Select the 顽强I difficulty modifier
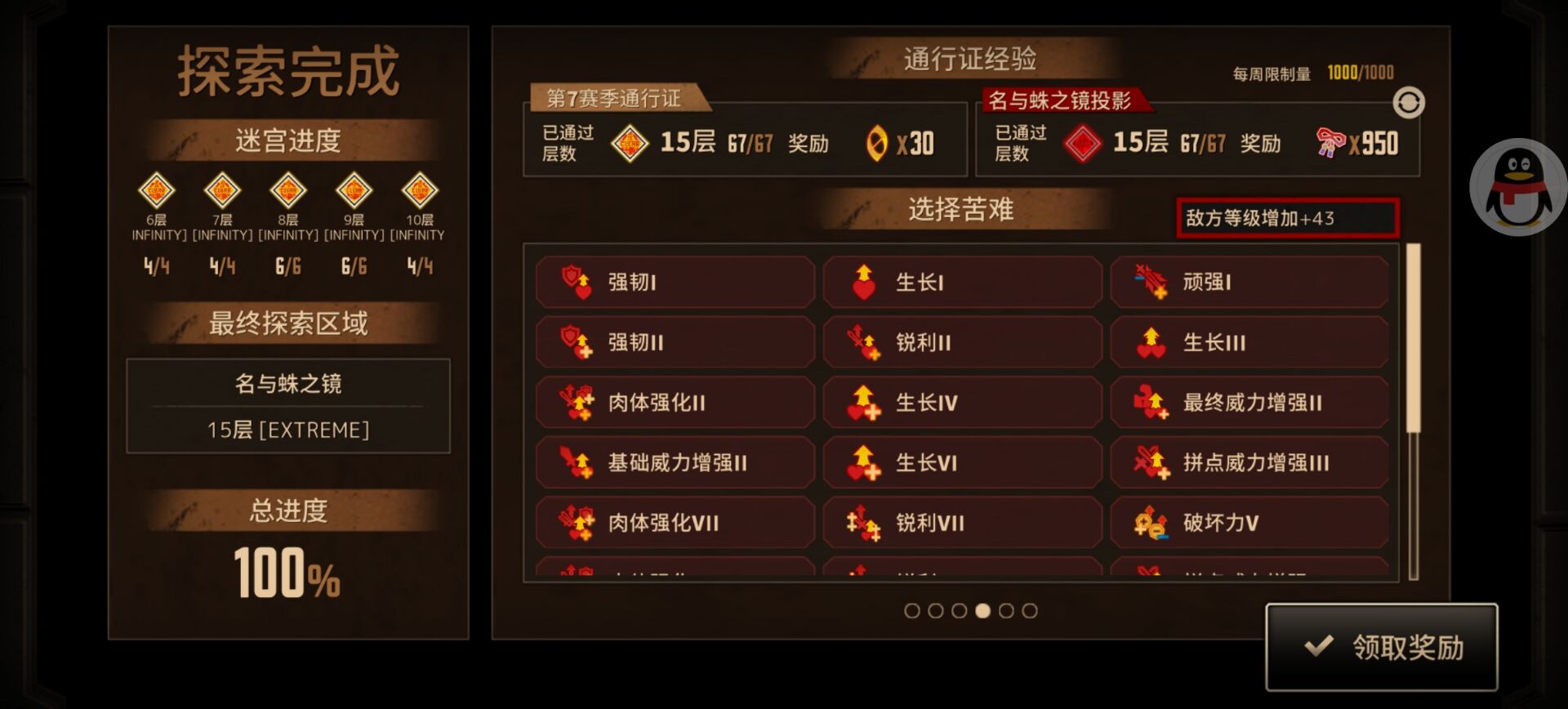 (1249, 281)
